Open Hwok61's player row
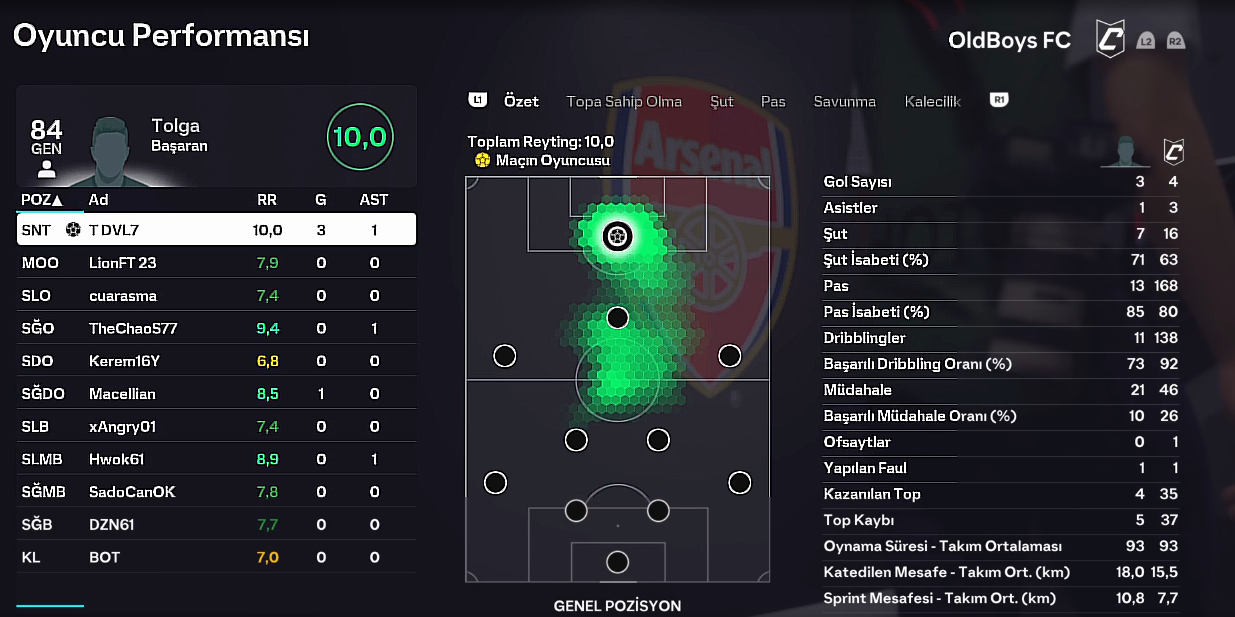 click(216, 459)
